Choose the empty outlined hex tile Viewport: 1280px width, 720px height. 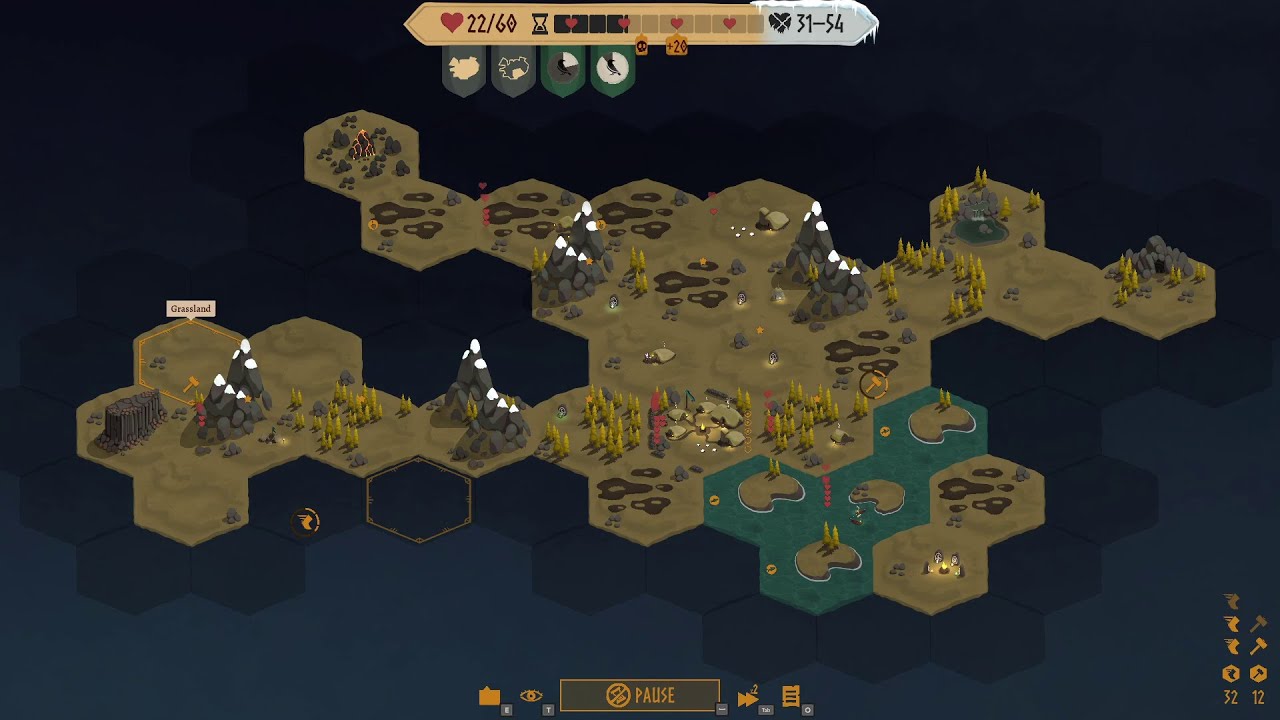click(x=418, y=500)
